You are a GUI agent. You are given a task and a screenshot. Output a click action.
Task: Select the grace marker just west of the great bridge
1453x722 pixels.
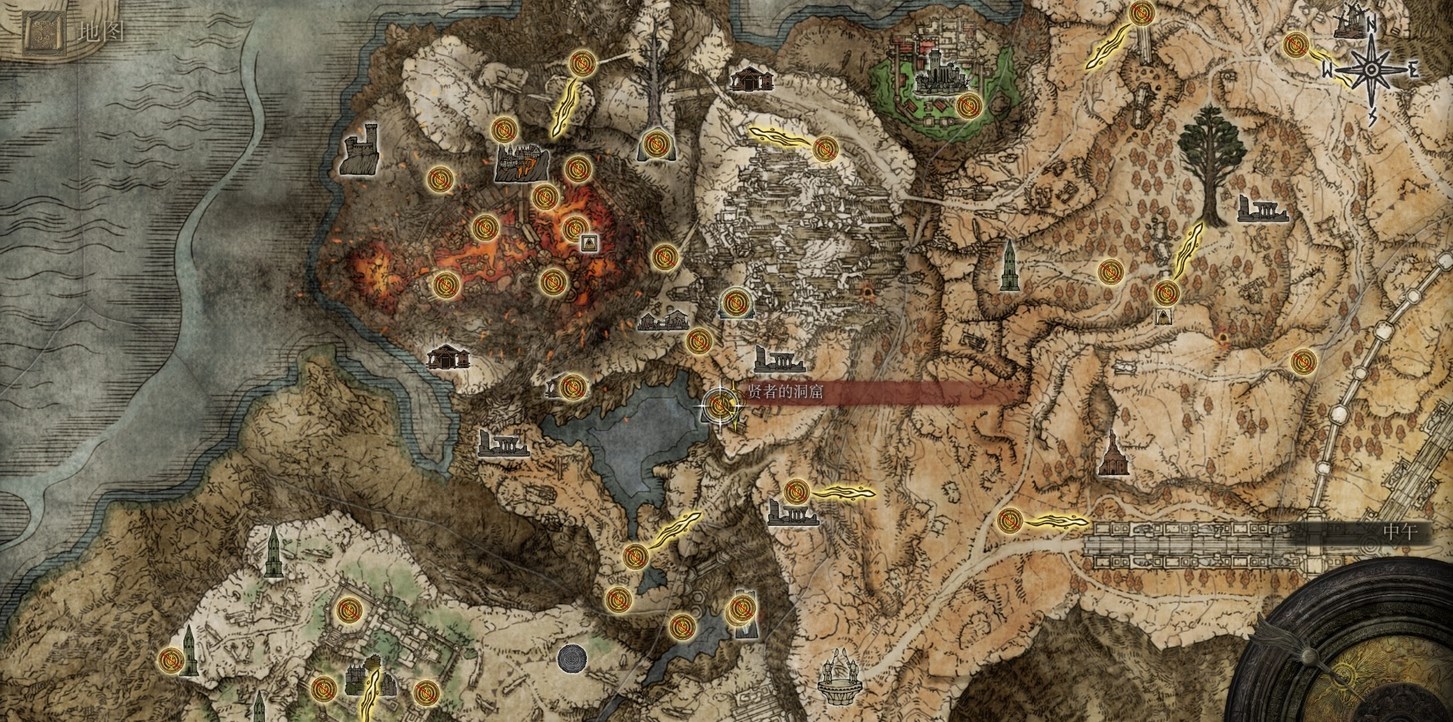coord(1010,520)
